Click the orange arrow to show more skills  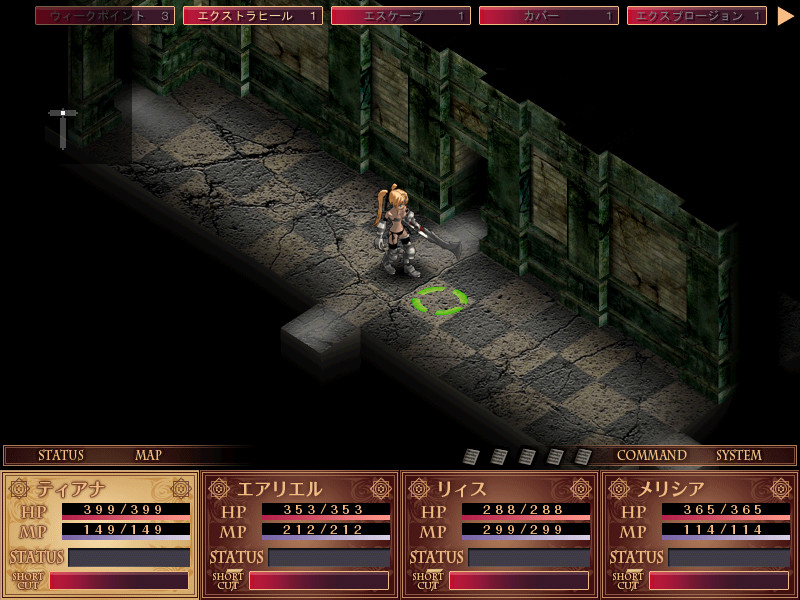[x=785, y=16]
